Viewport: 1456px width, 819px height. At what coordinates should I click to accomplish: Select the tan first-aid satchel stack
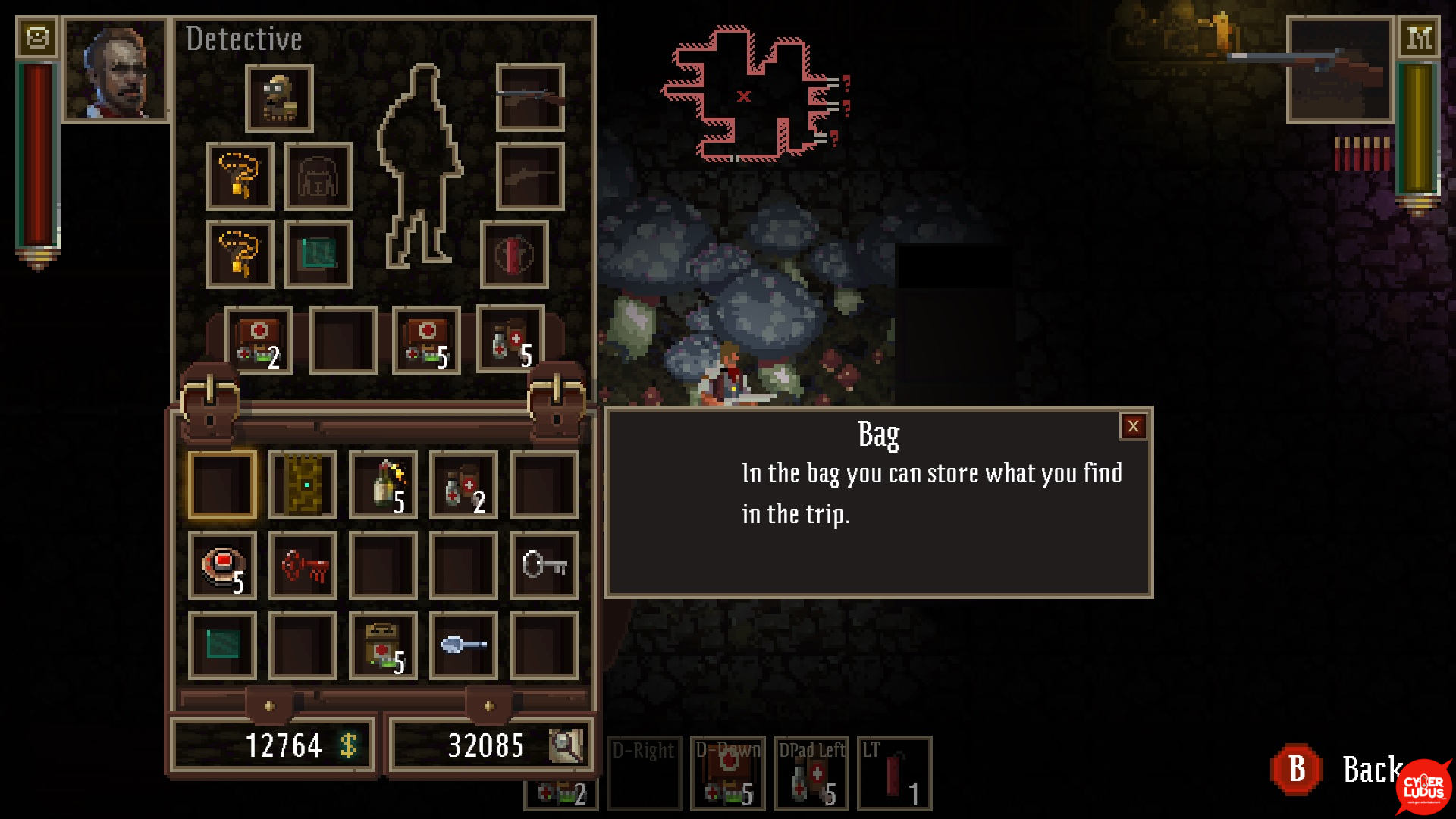tap(383, 646)
